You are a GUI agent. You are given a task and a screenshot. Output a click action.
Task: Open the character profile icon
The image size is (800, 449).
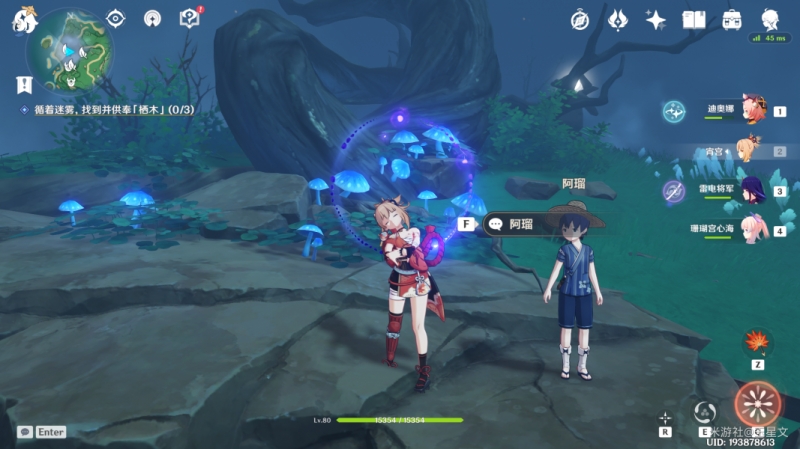[770, 19]
